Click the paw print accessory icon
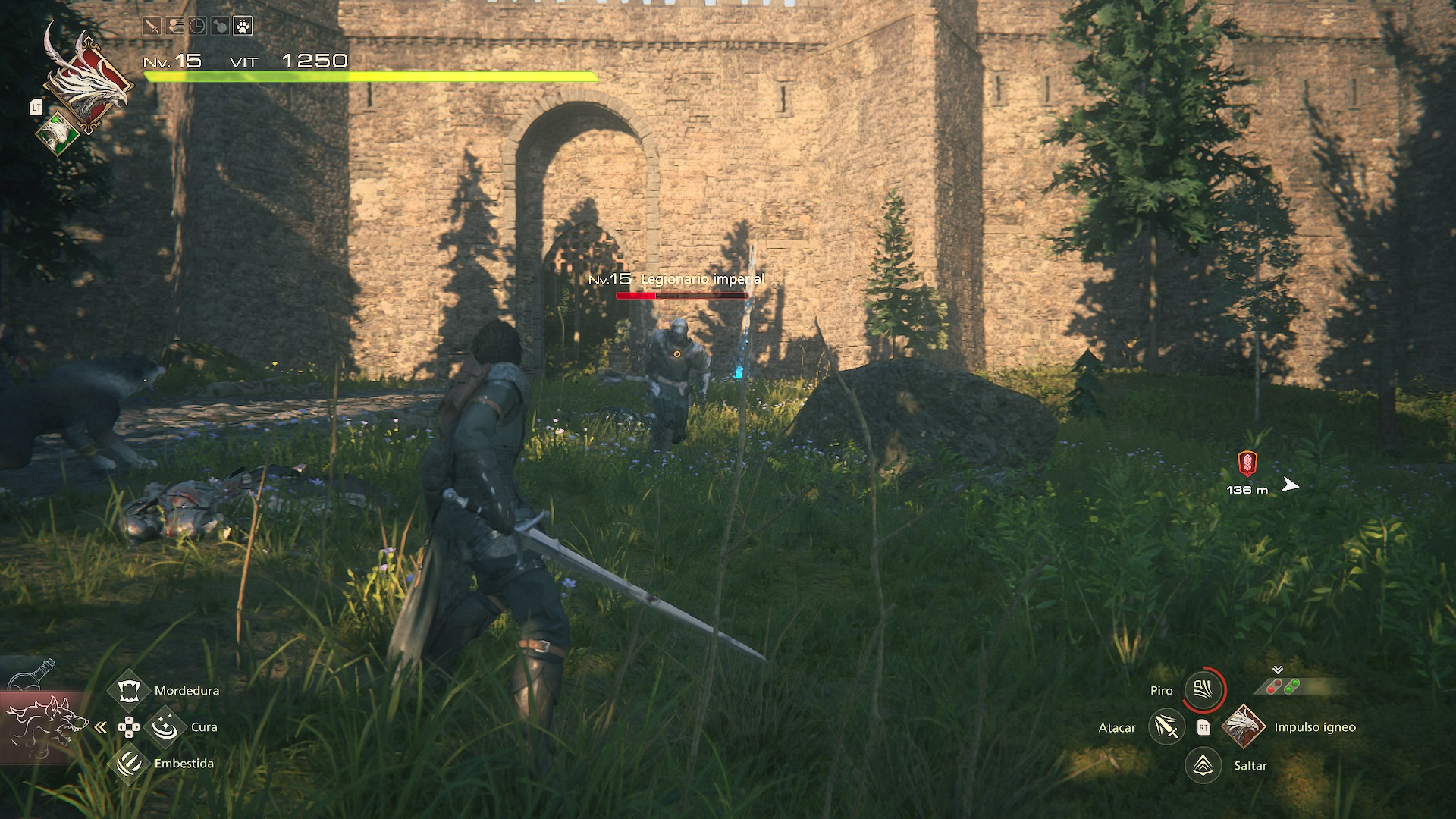Image resolution: width=1456 pixels, height=819 pixels. [x=243, y=27]
